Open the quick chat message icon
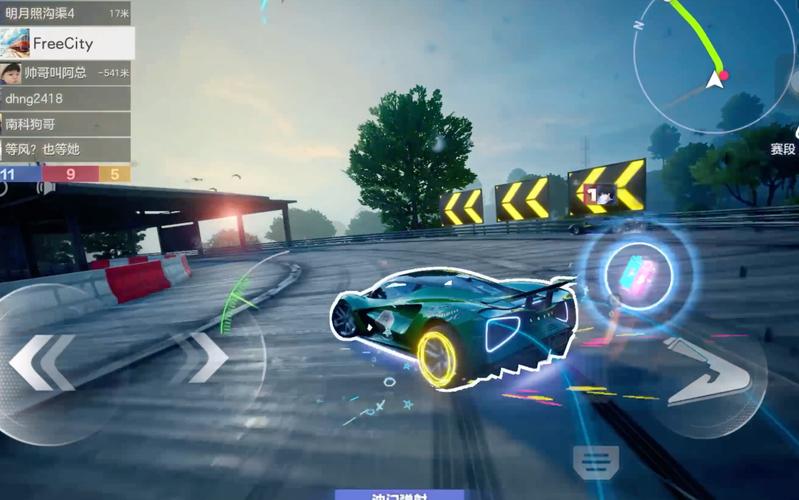The image size is (799, 500). pos(596,460)
